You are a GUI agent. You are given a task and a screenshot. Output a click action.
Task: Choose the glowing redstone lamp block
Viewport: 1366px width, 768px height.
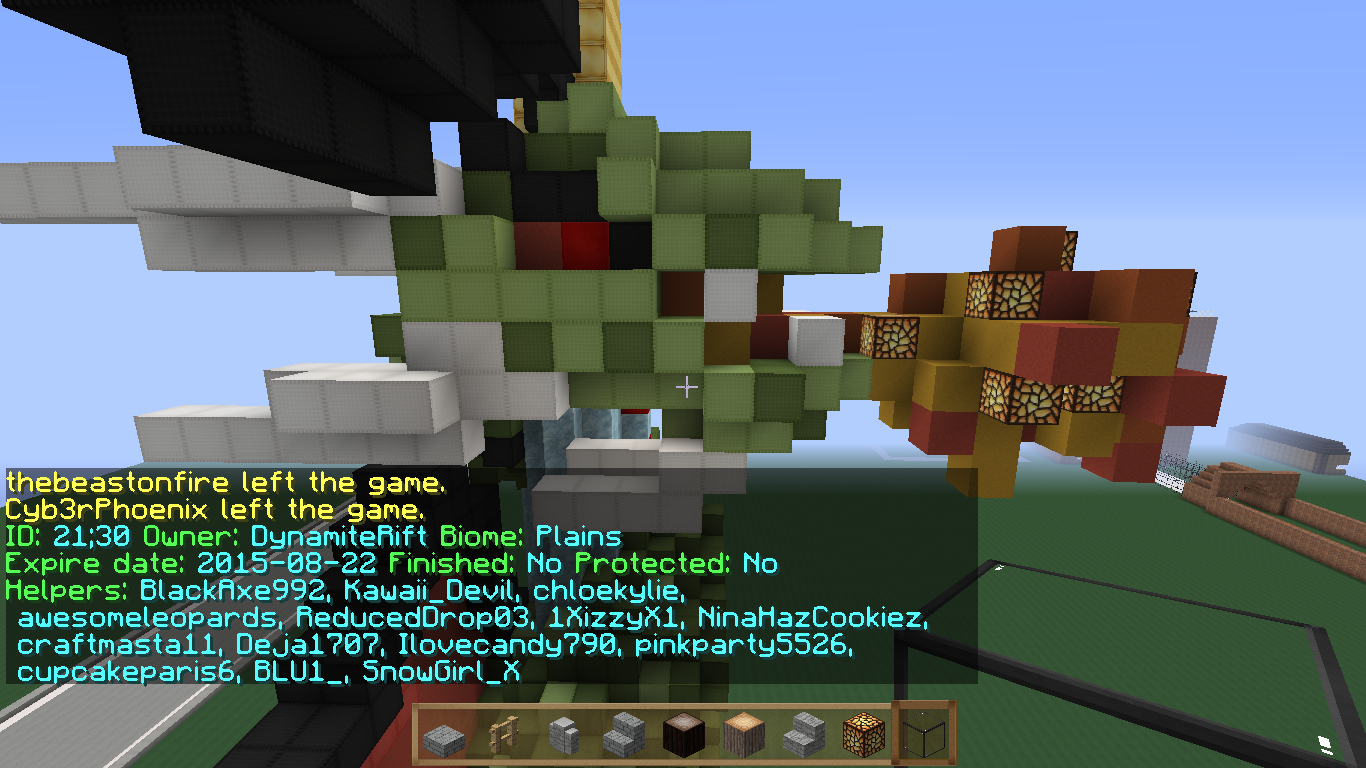pos(863,737)
